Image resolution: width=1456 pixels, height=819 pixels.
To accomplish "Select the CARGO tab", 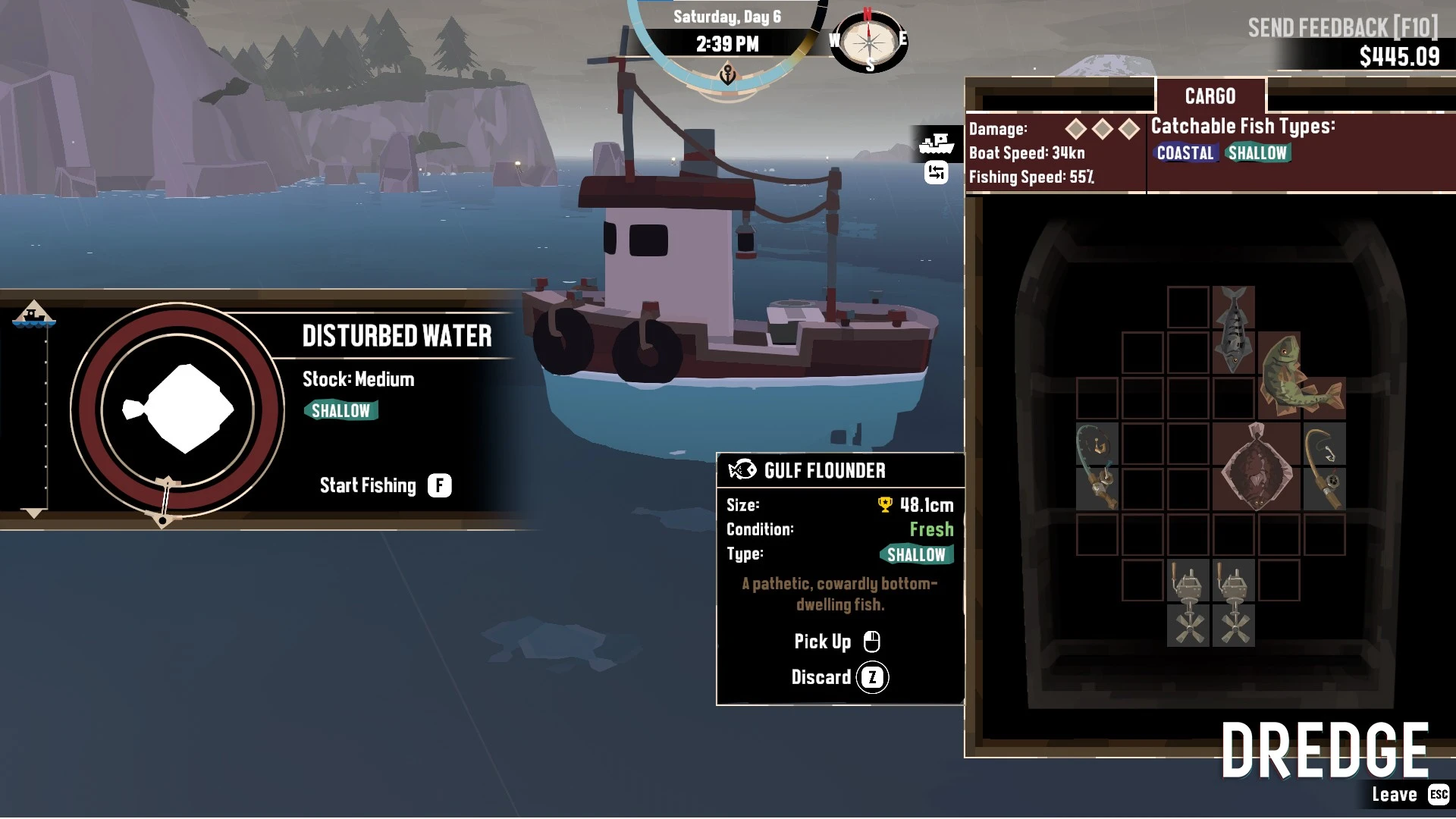I will pos(1210,96).
